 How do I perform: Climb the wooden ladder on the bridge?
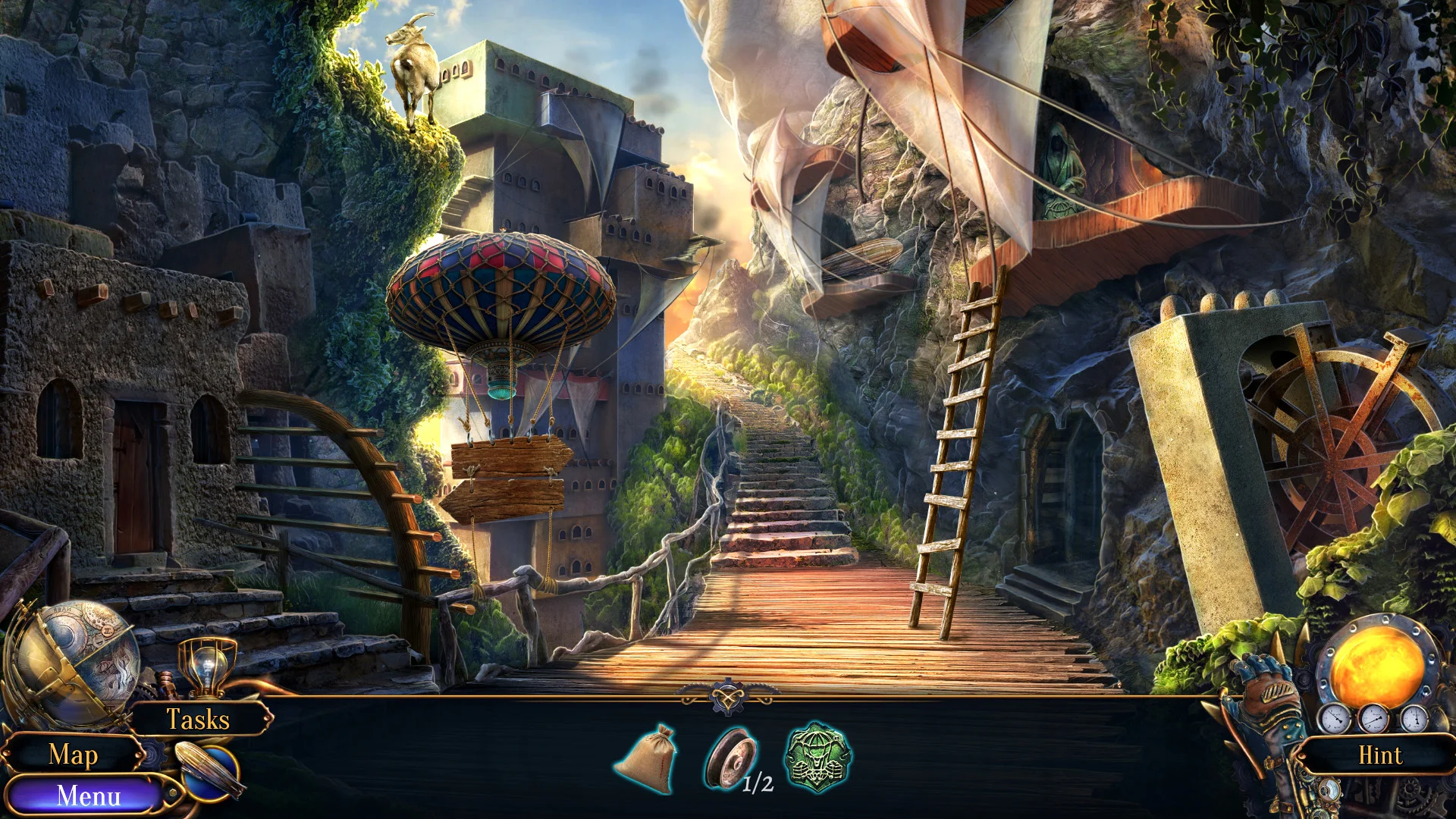(955, 455)
